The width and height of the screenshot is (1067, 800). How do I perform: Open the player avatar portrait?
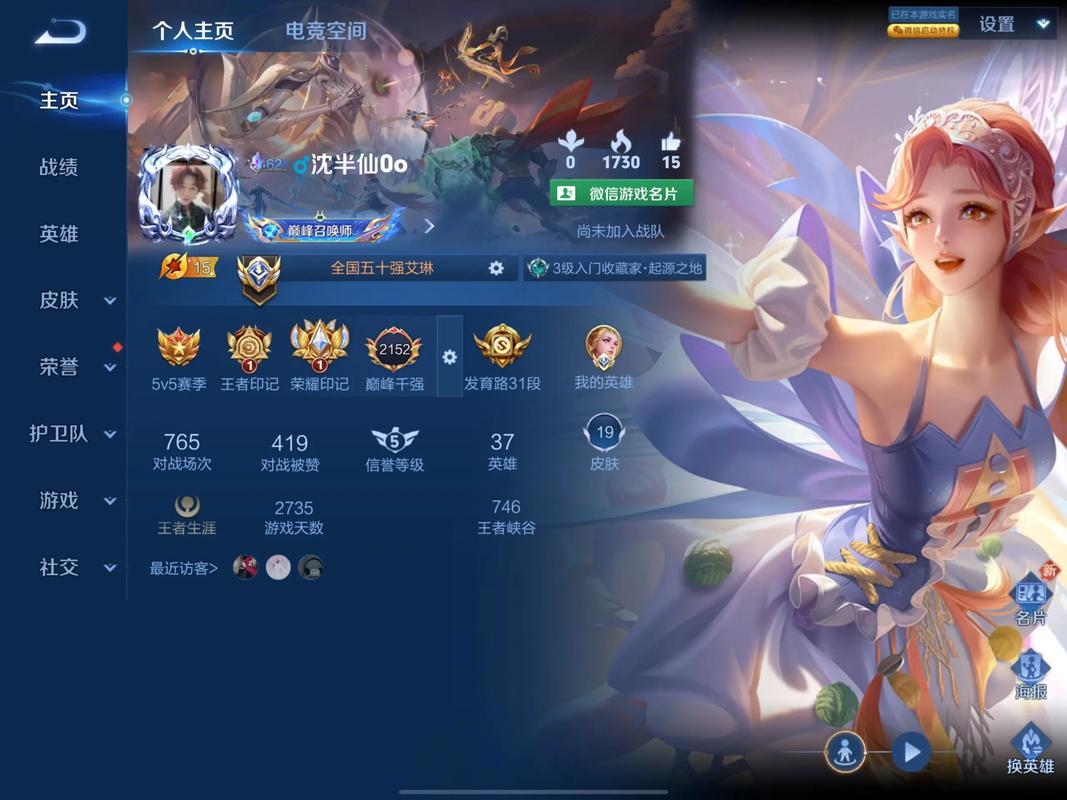pos(187,197)
